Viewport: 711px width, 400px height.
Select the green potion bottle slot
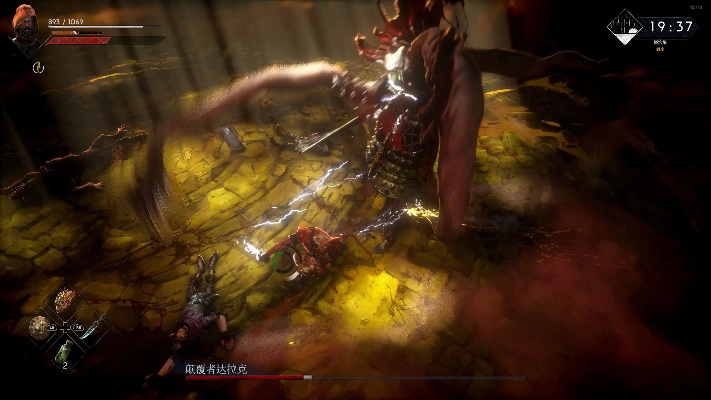click(x=66, y=350)
